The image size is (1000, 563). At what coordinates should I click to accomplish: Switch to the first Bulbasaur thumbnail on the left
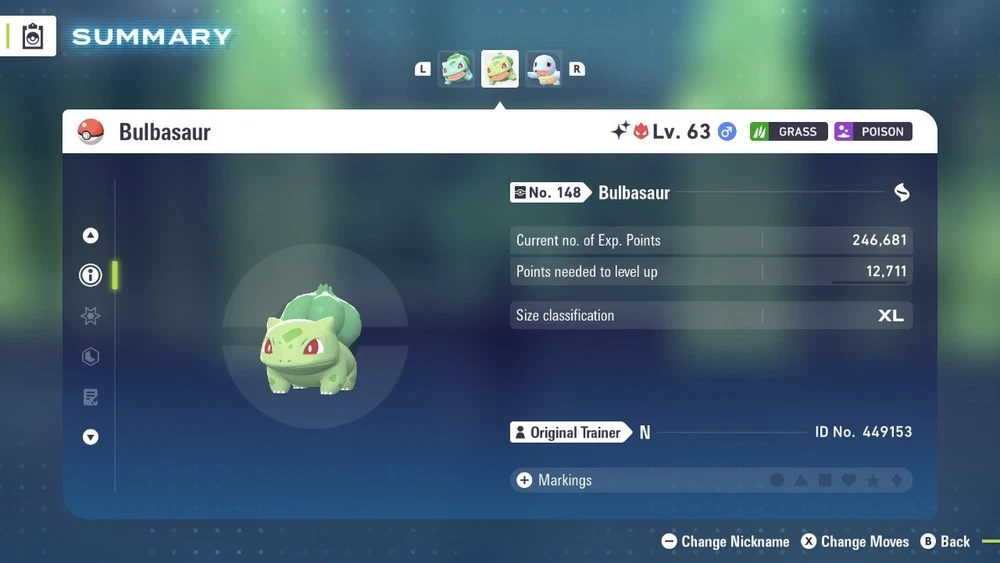coord(457,69)
